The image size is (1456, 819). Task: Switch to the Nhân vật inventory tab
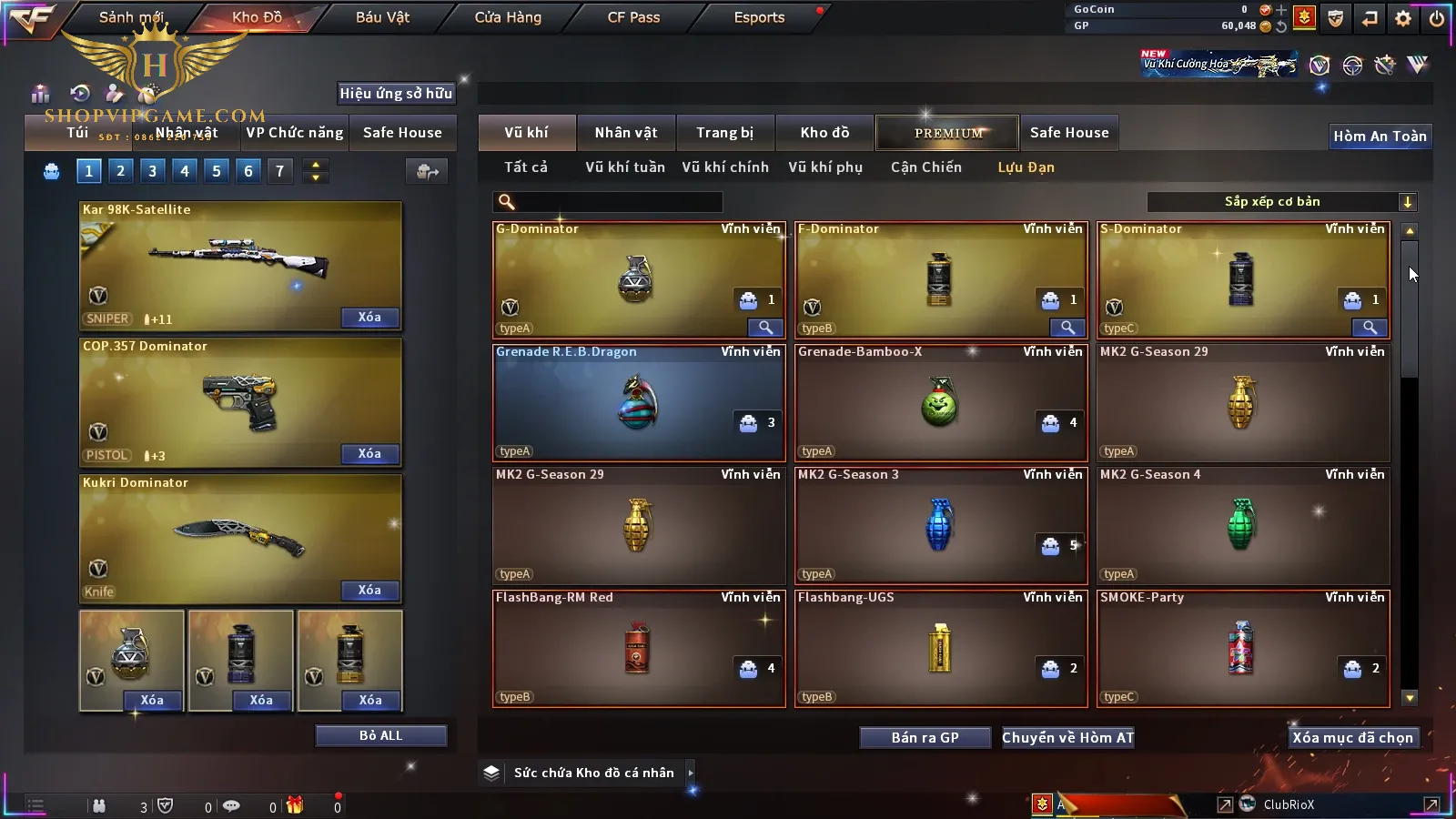[625, 133]
